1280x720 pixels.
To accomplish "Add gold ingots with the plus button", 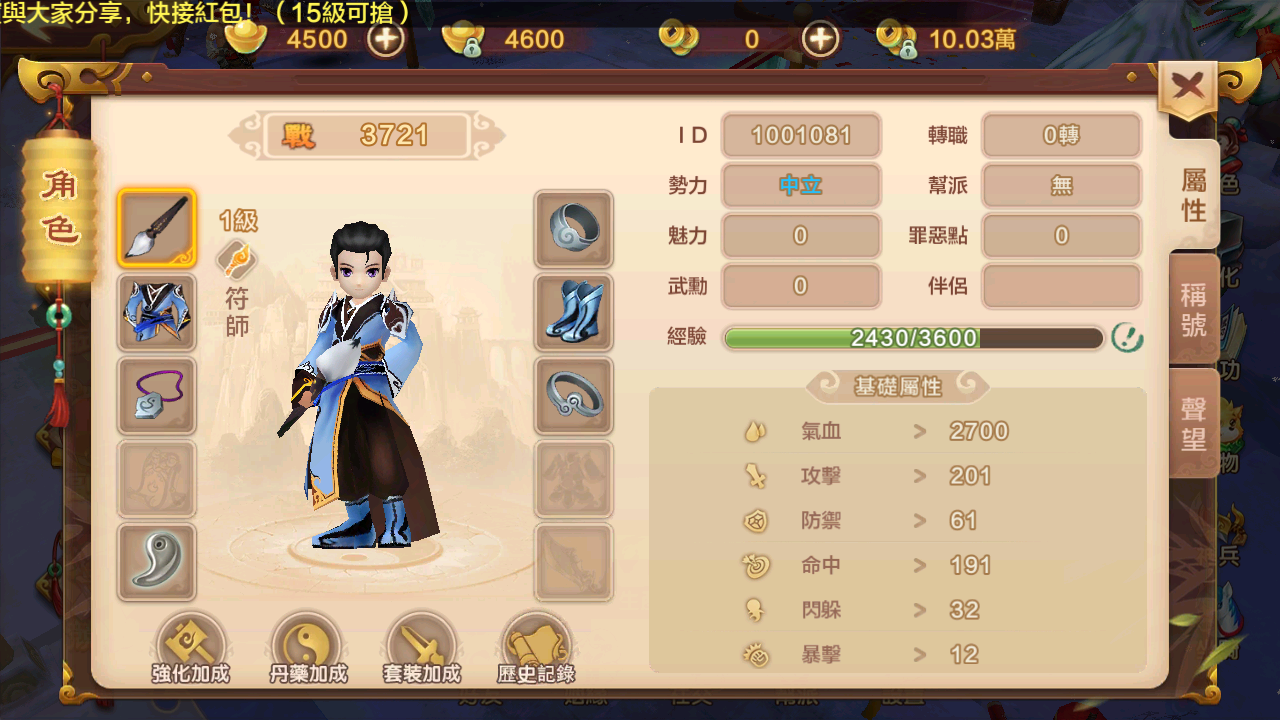I will pos(386,39).
